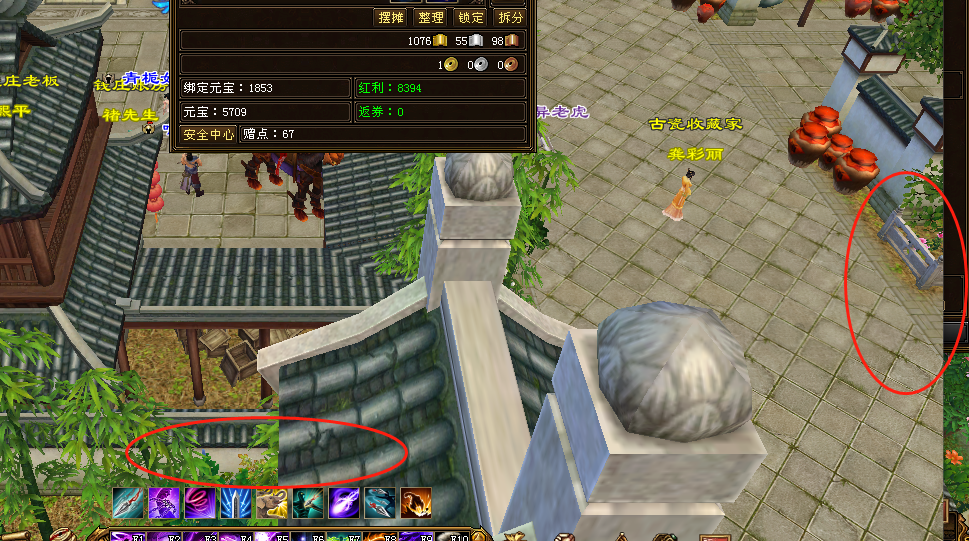Activate the spear thrust skill icon
969x541 pixels.
[127, 503]
